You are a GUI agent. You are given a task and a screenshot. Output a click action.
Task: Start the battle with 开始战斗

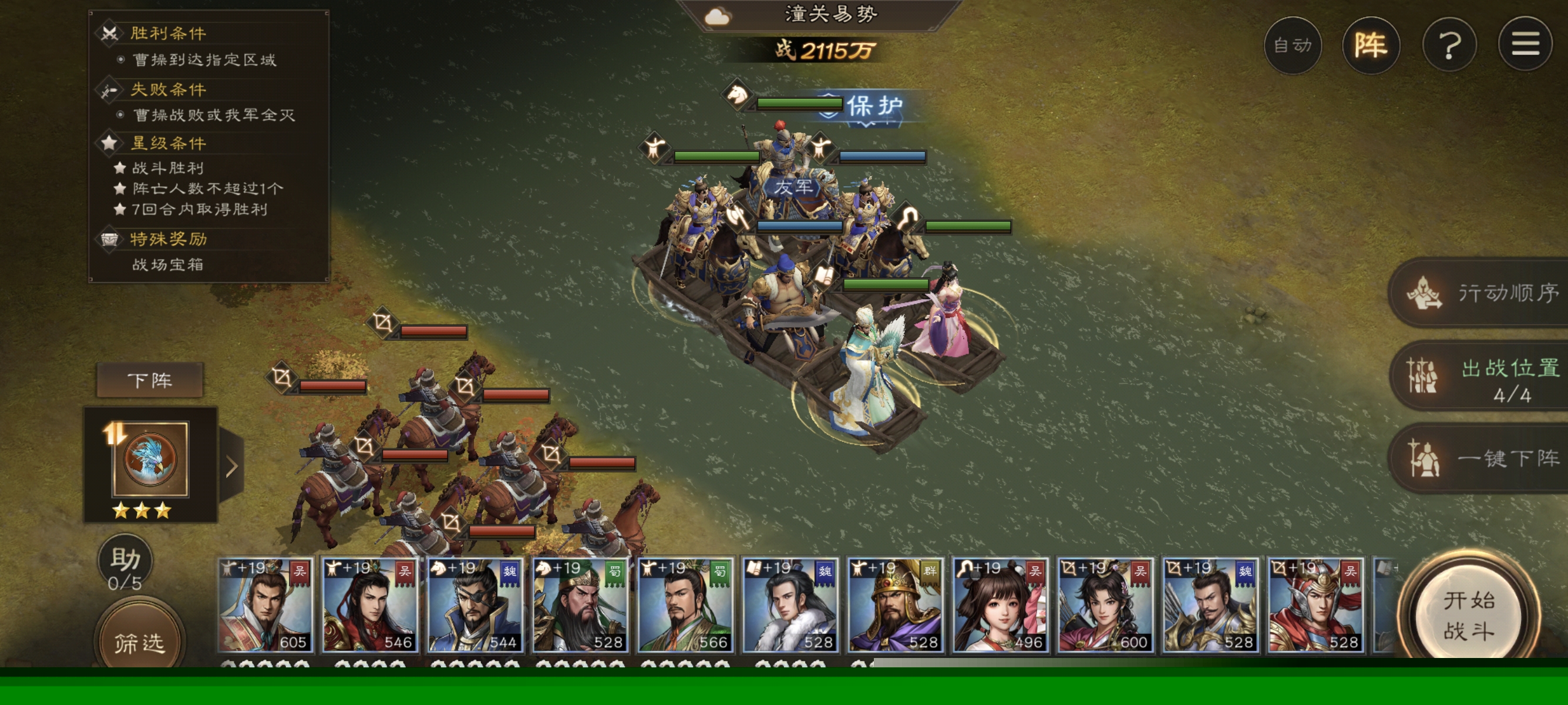1468,616
